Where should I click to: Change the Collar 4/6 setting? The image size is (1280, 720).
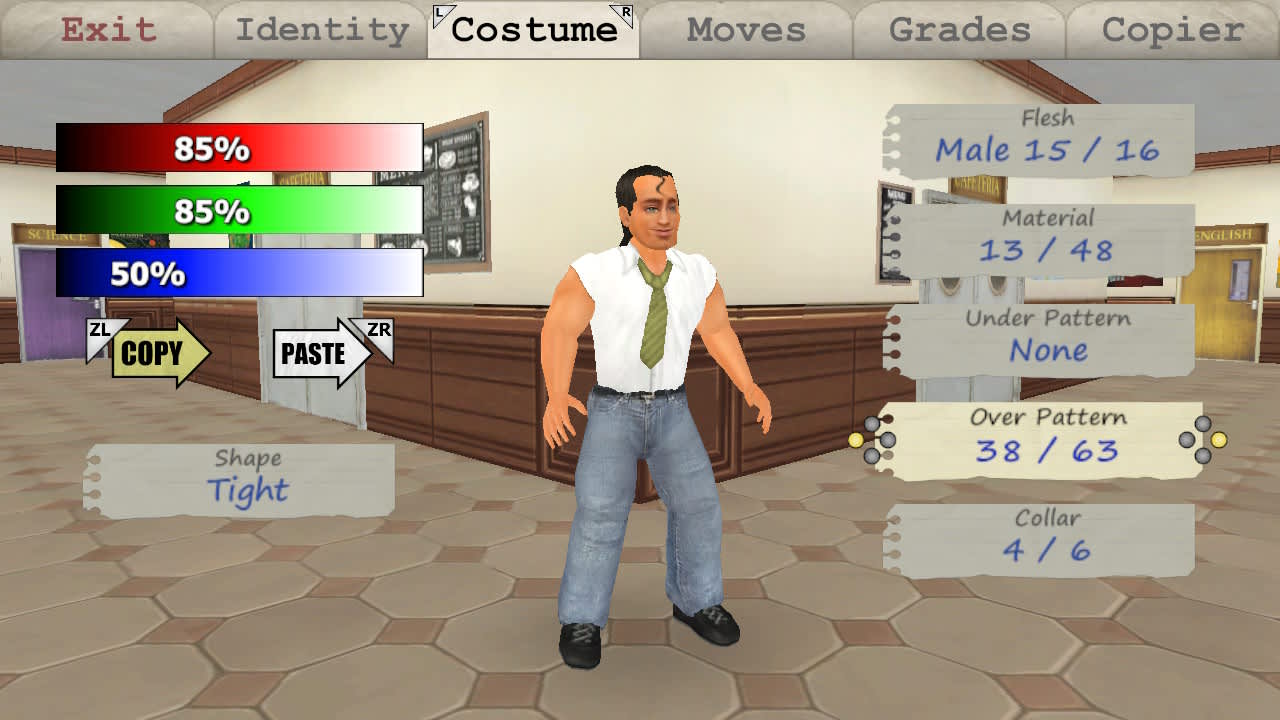pyautogui.click(x=1045, y=535)
